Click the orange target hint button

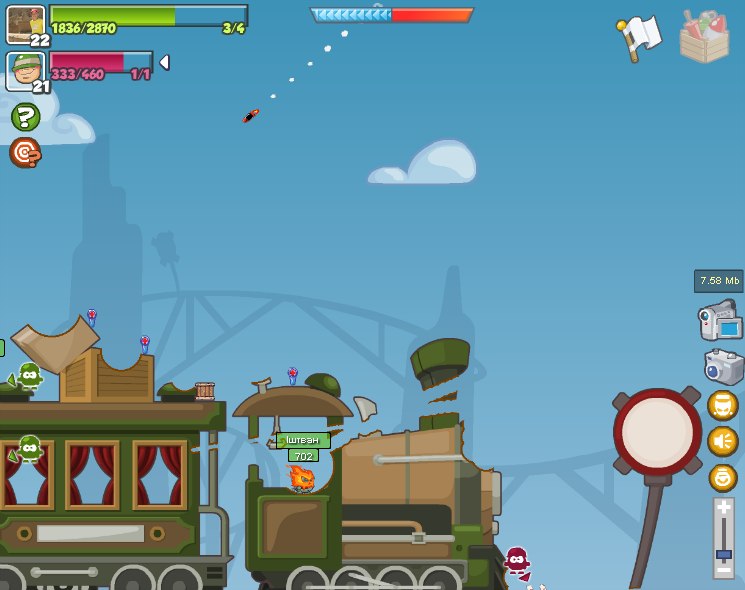(25, 152)
